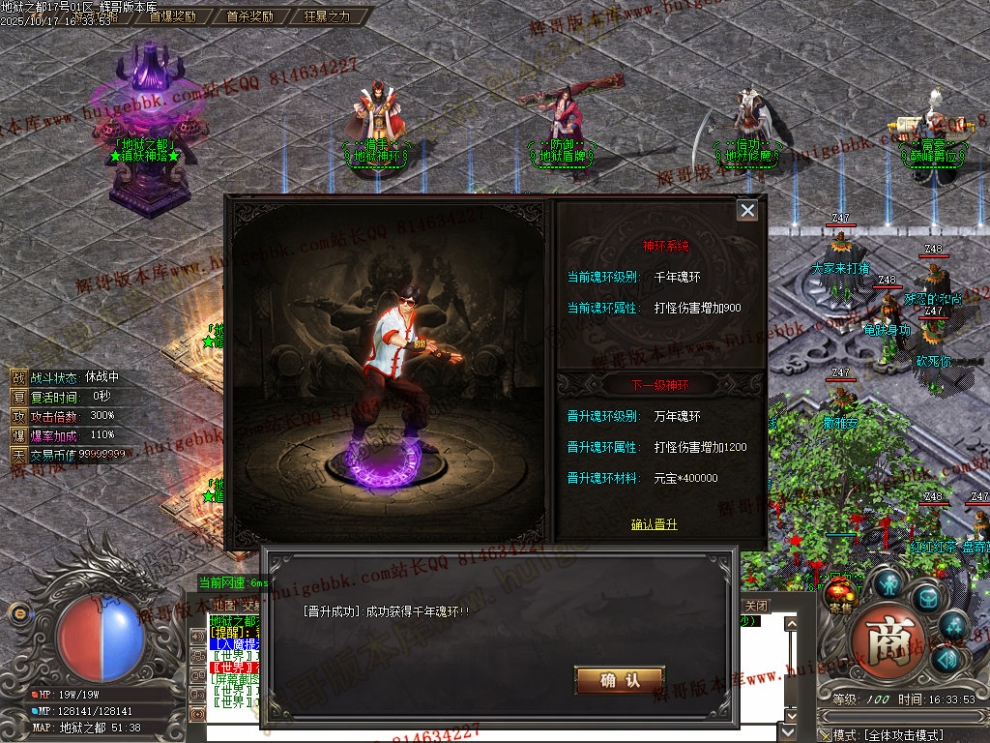
Task: Click the 关闭 chat close tab
Action: coord(756,606)
